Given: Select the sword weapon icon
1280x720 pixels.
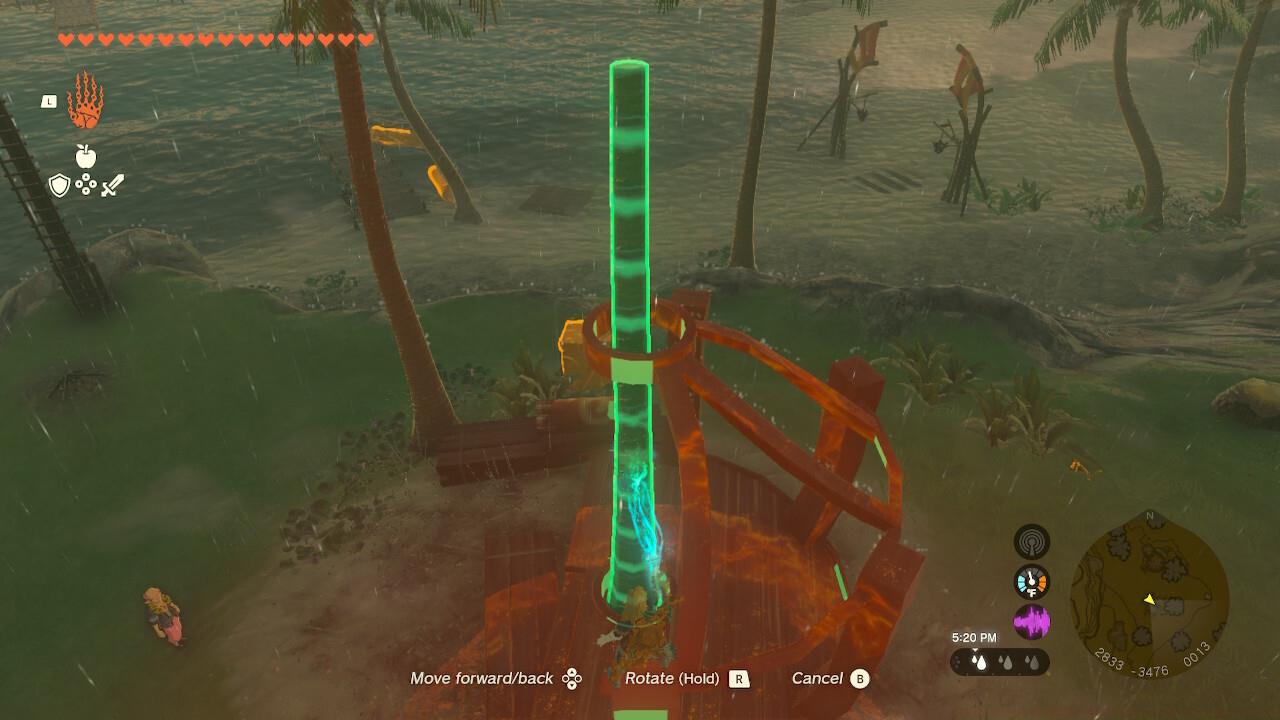Looking at the screenshot, I should point(112,185).
